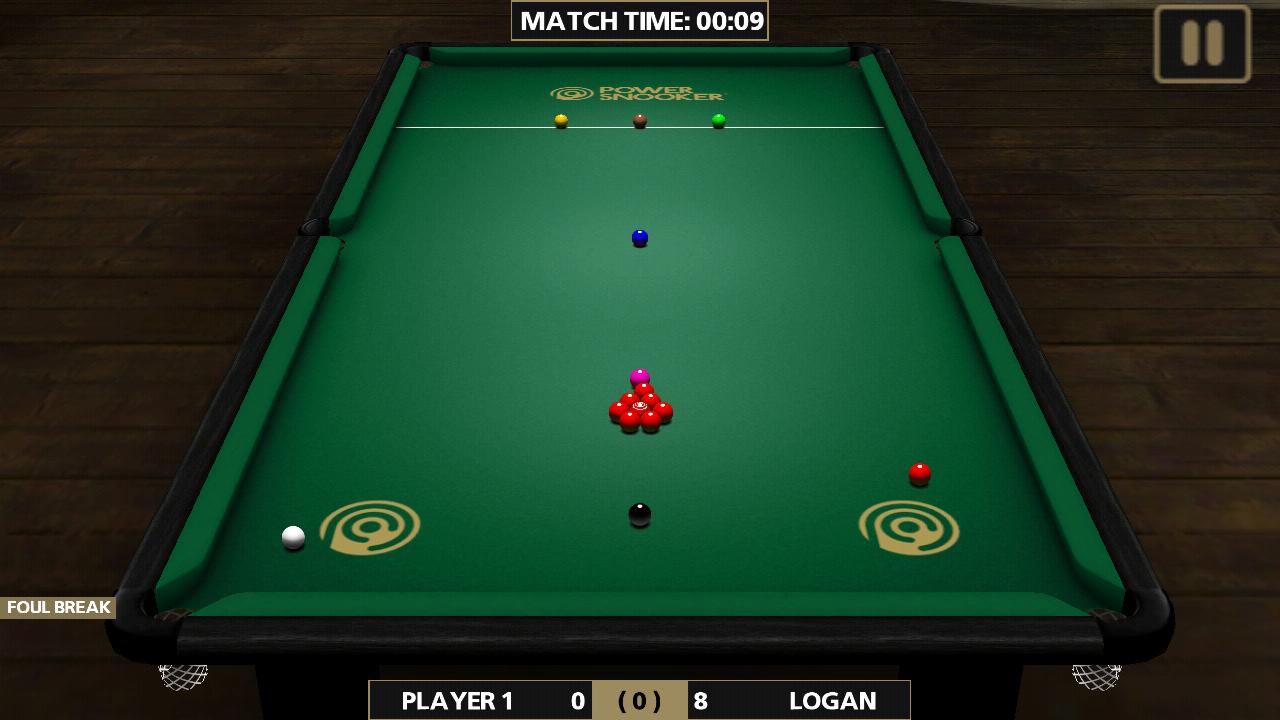Click the MATCH TIME display
The image size is (1280, 720).
[640, 19]
